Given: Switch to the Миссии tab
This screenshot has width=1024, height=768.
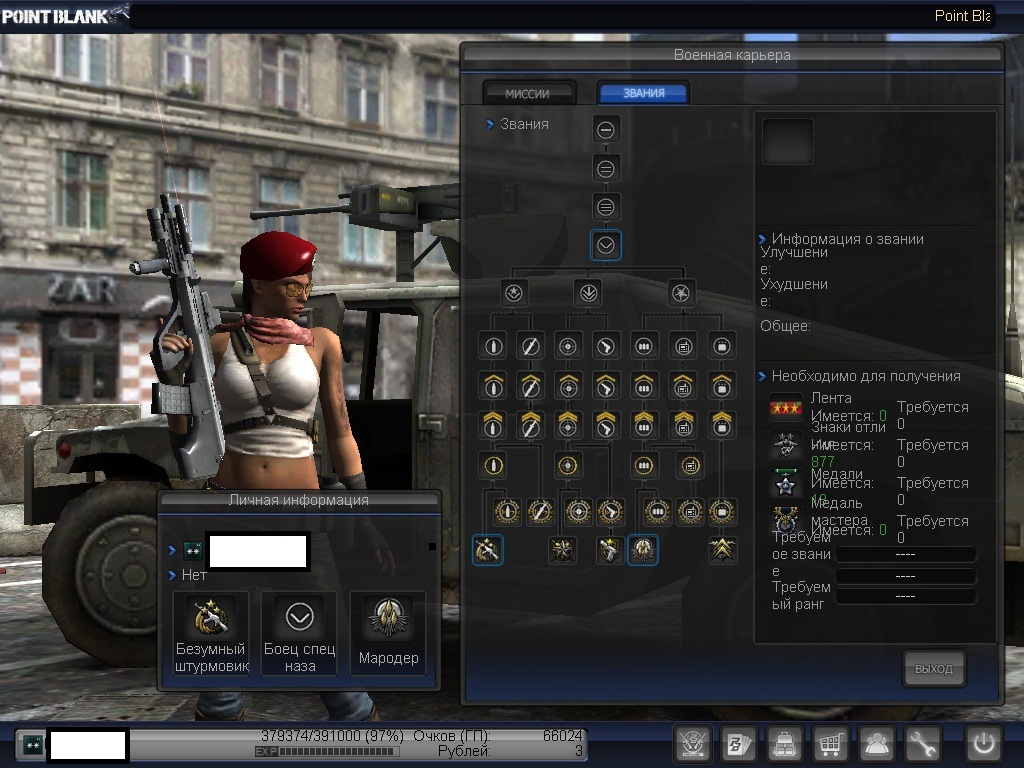Looking at the screenshot, I should tap(528, 93).
